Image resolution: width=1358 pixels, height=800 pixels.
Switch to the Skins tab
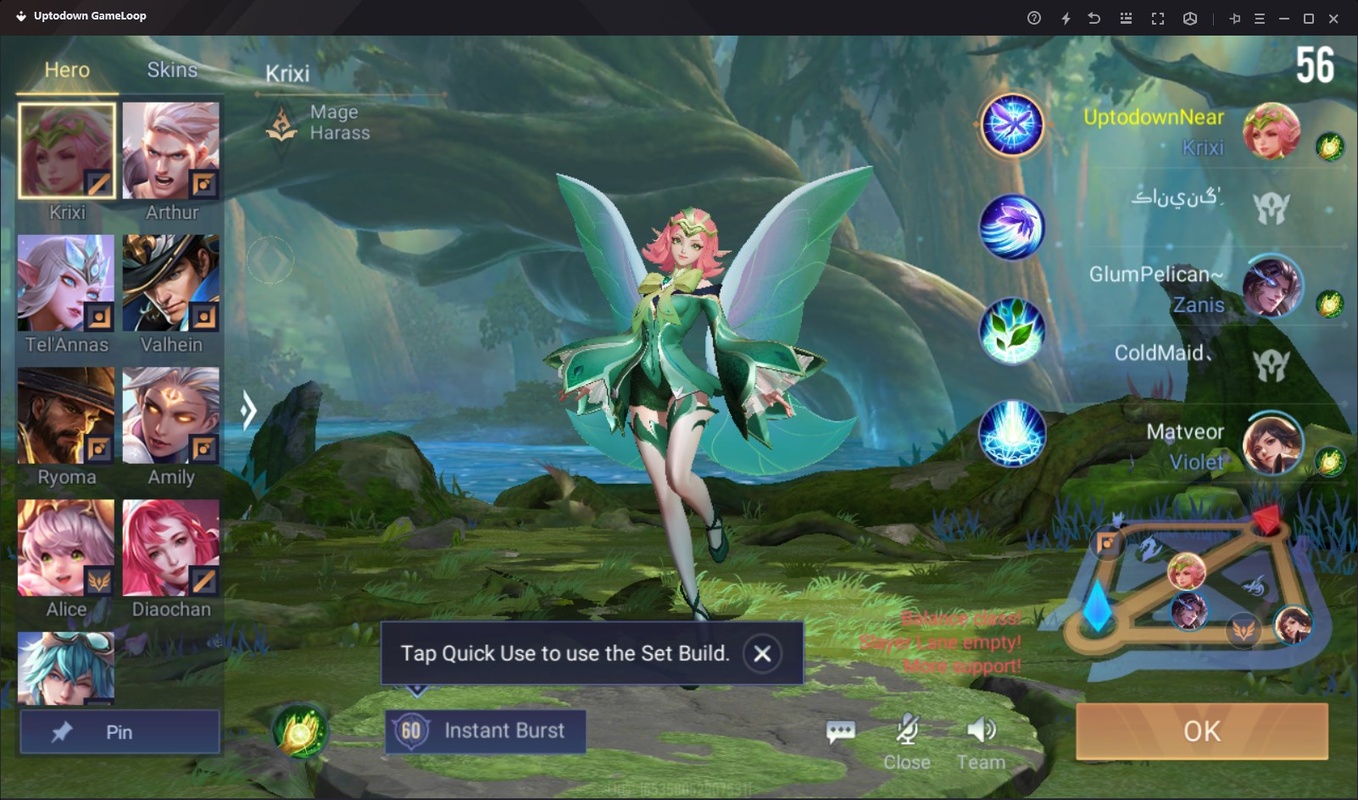coord(172,70)
